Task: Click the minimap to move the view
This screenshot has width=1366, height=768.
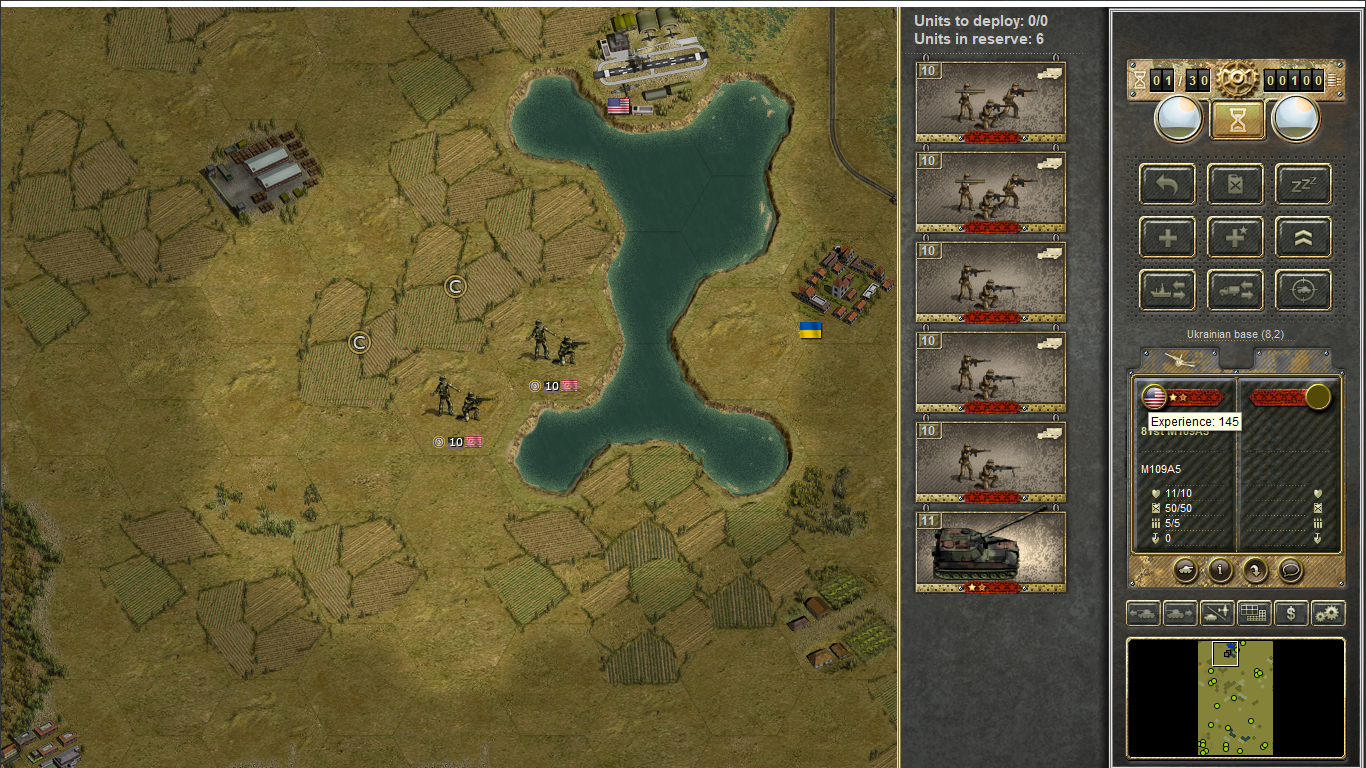Action: click(x=1236, y=698)
